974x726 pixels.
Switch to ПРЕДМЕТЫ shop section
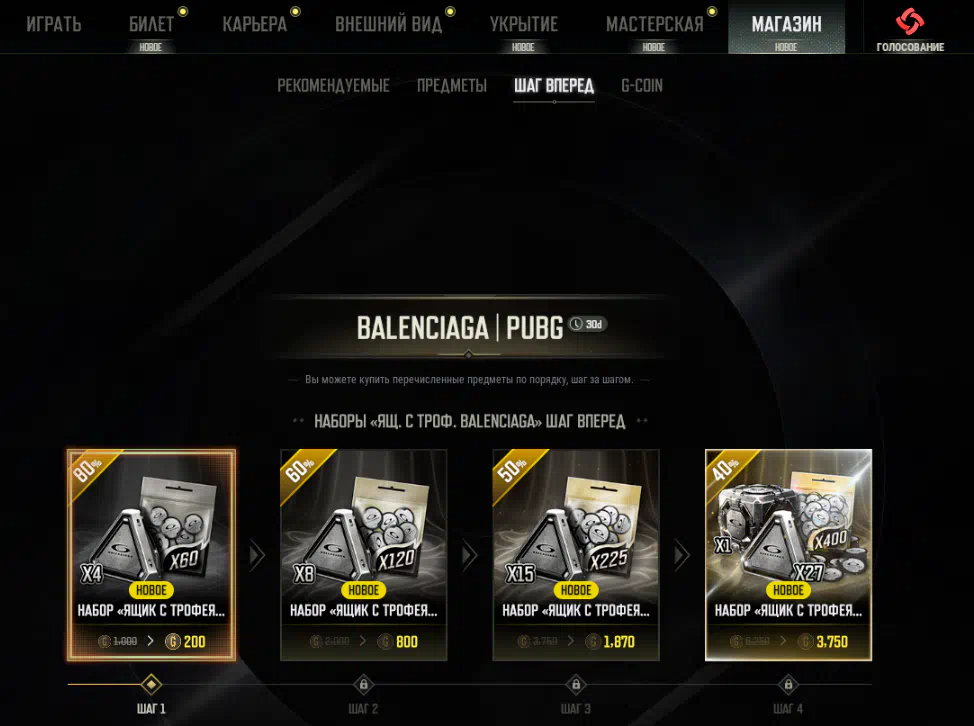click(452, 86)
